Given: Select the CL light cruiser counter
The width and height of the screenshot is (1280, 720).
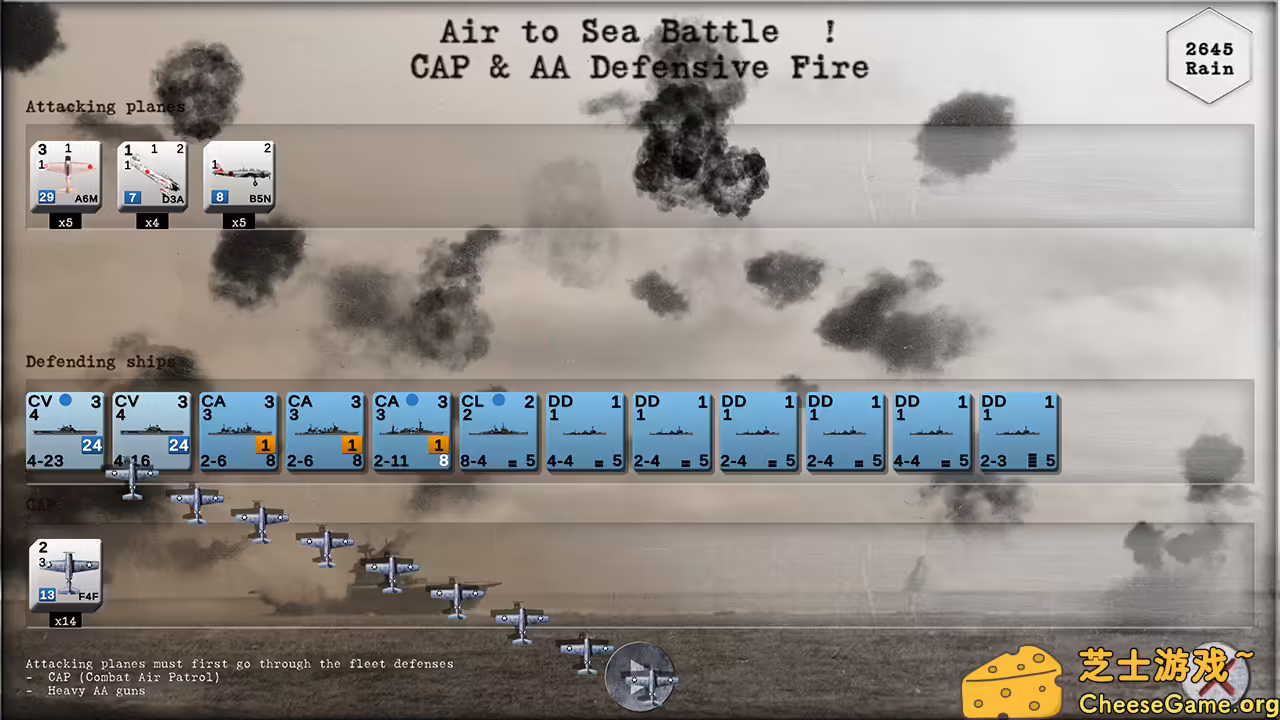Looking at the screenshot, I should [498, 430].
